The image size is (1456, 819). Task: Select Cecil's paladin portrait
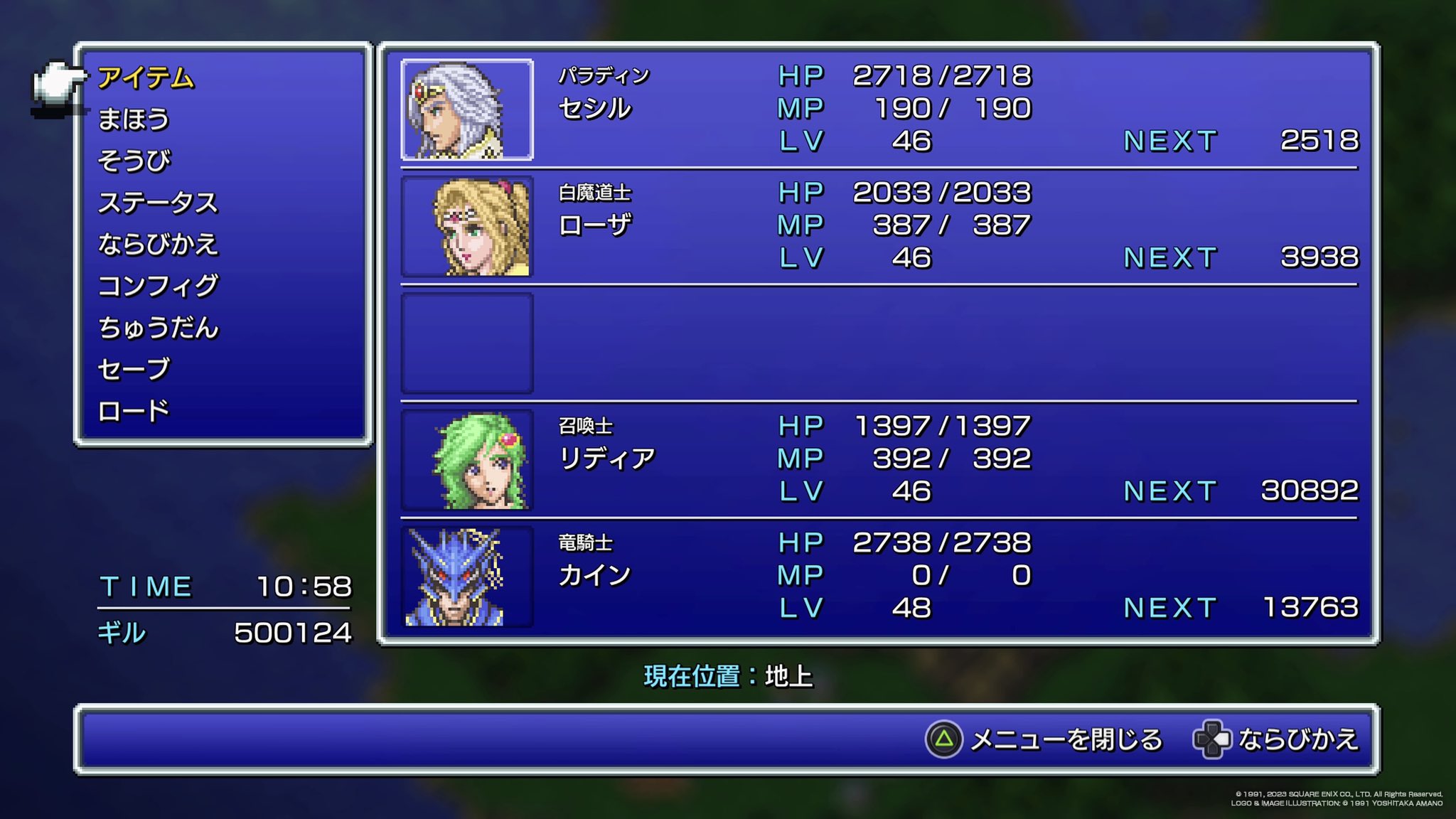click(x=466, y=110)
